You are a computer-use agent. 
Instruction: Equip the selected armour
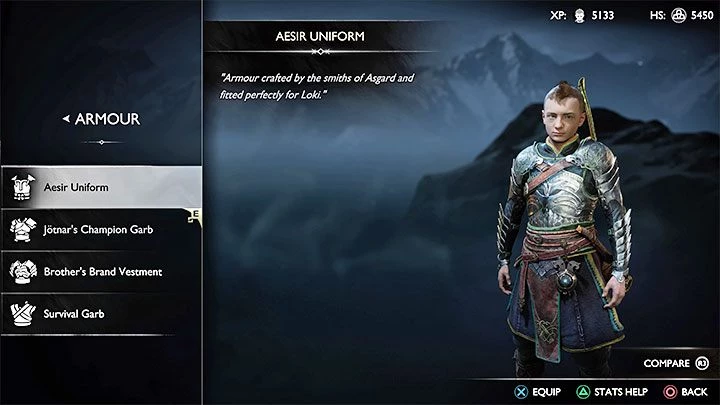[x=538, y=391]
